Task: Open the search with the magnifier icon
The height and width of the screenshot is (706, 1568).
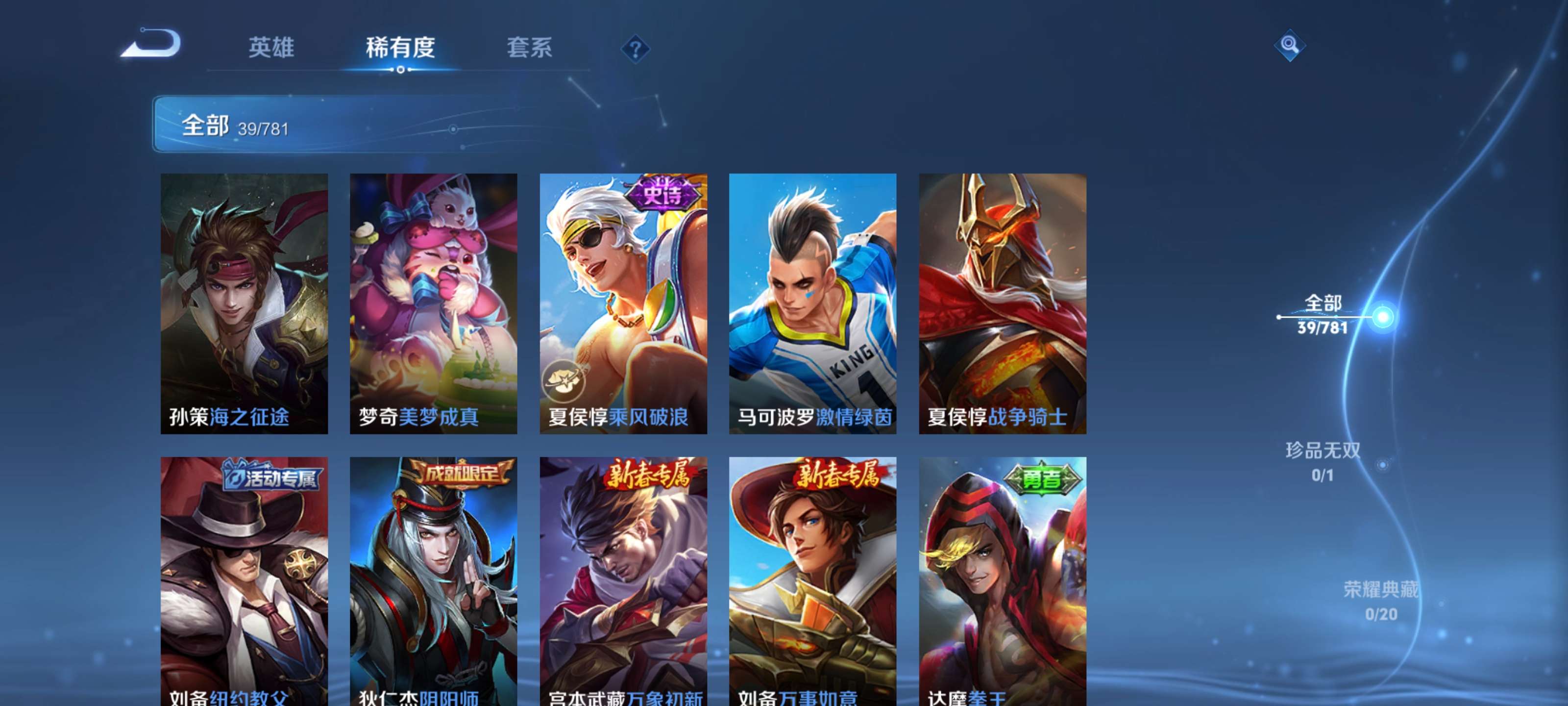Action: (1290, 45)
